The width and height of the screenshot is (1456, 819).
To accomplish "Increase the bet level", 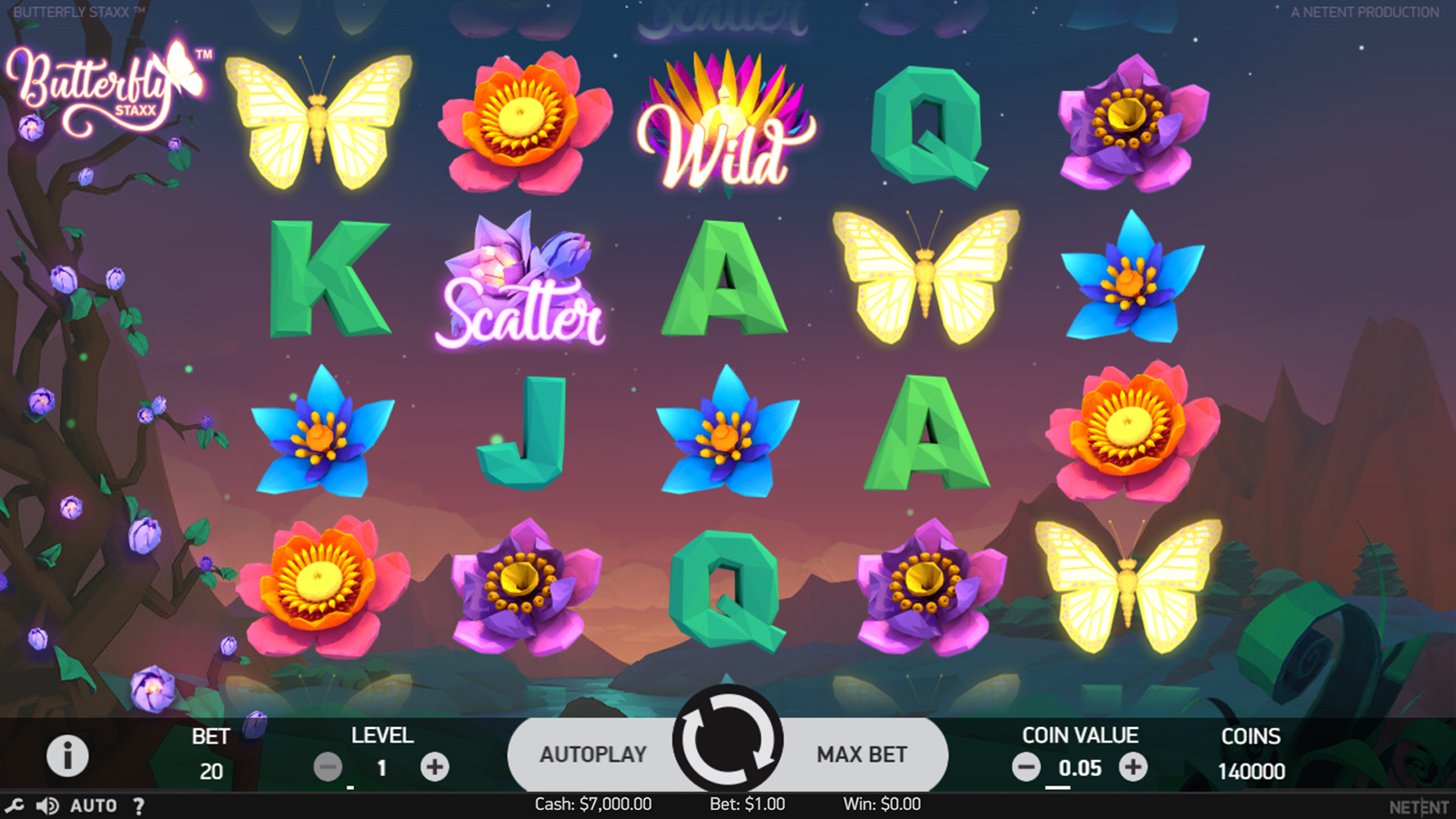I will (x=435, y=767).
